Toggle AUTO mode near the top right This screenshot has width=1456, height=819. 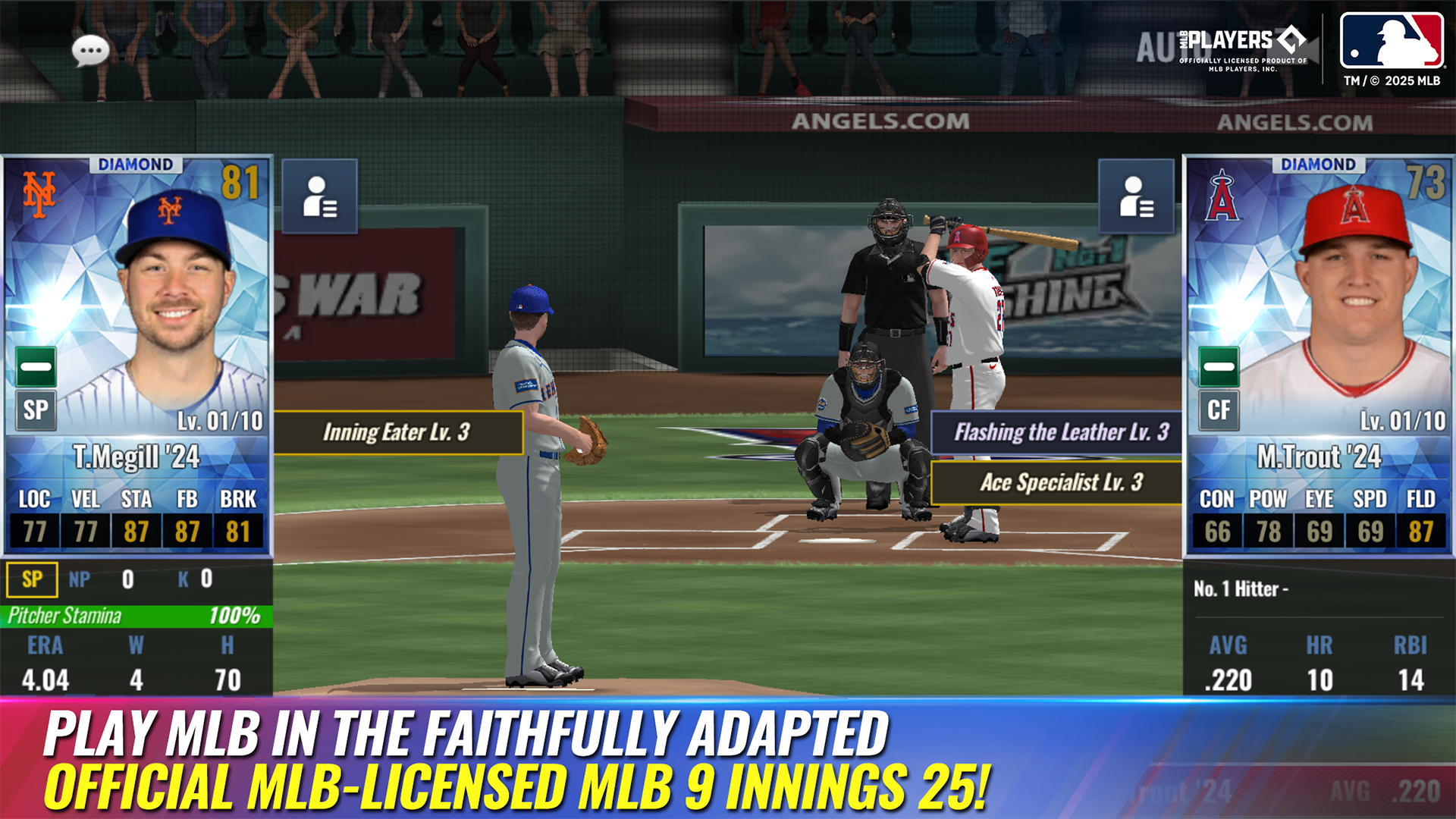click(x=1158, y=47)
